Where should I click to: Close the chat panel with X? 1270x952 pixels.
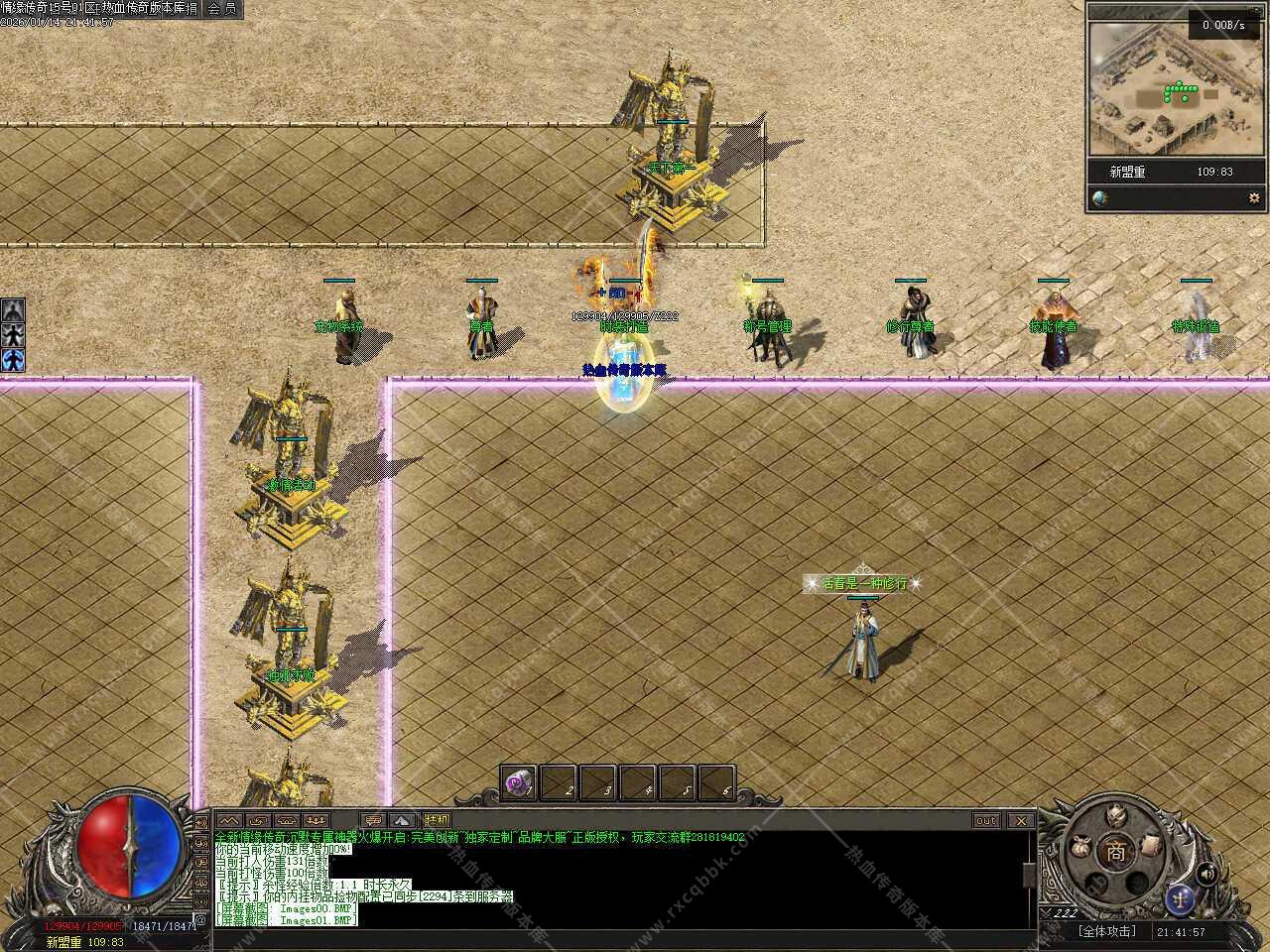(x=1020, y=821)
